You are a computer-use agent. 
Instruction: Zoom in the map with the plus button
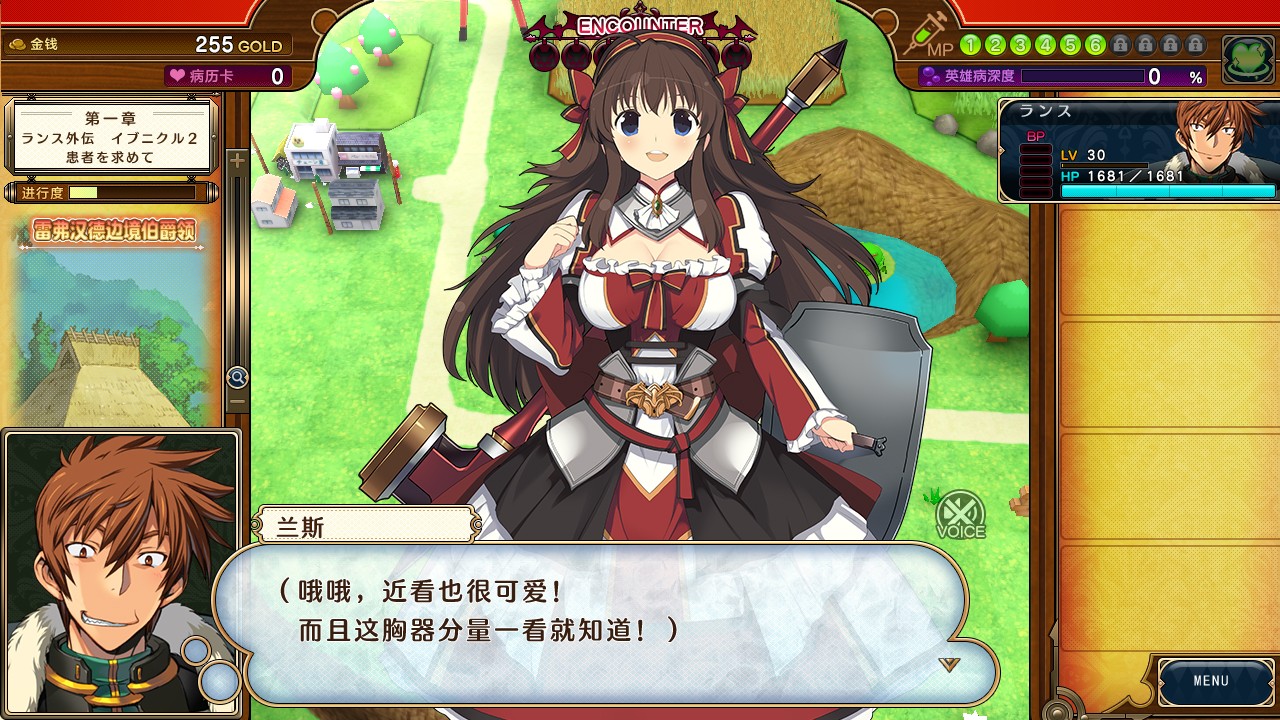[x=237, y=161]
